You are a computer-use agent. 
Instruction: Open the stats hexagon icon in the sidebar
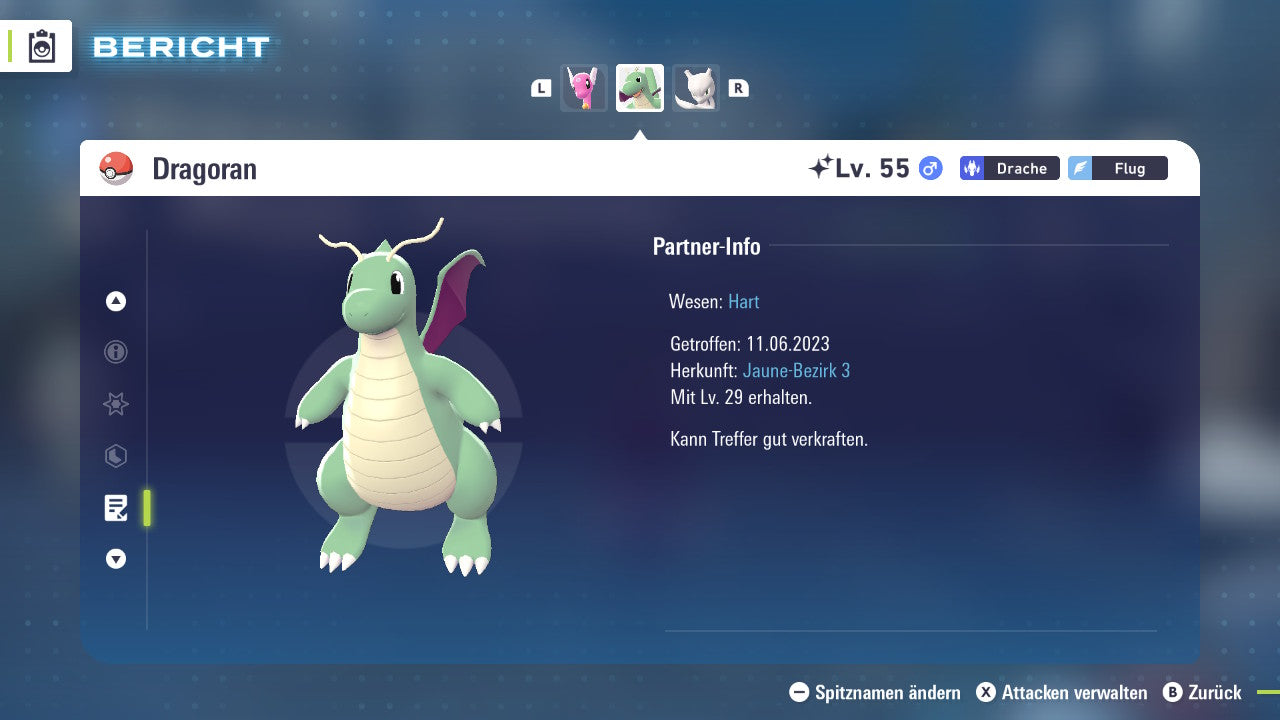tap(115, 456)
